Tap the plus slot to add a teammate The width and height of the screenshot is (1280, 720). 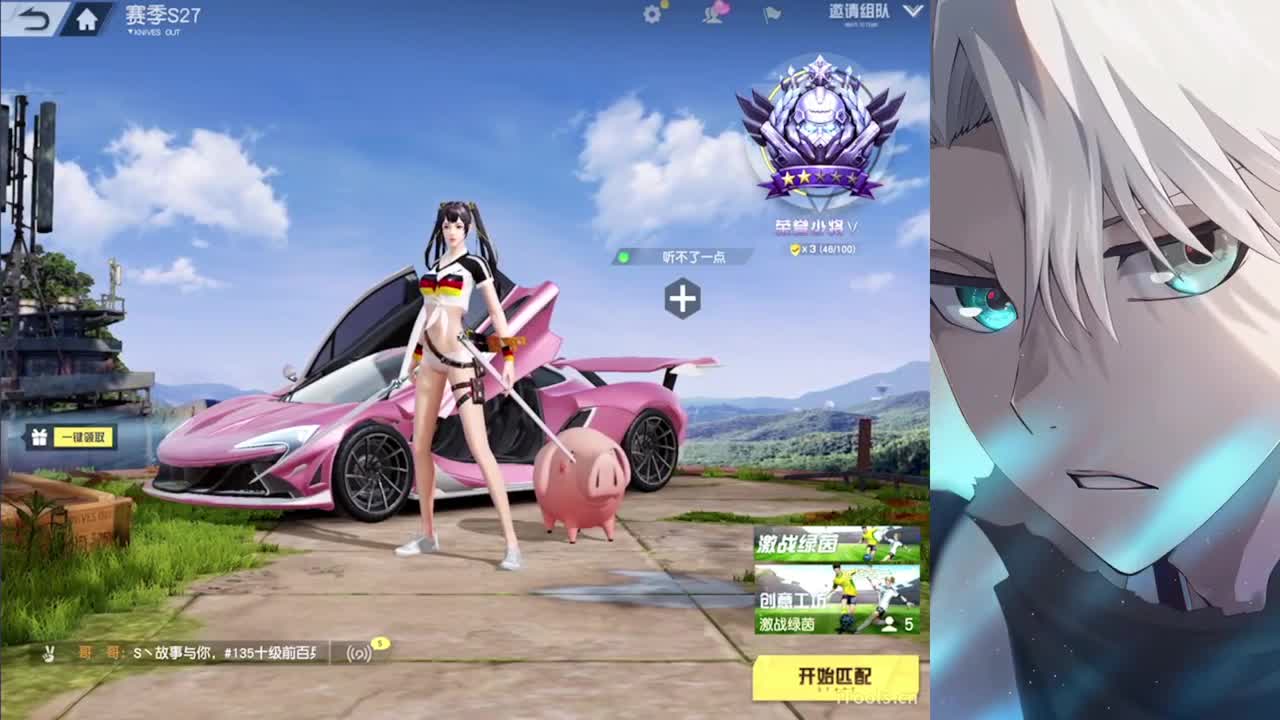684,296
